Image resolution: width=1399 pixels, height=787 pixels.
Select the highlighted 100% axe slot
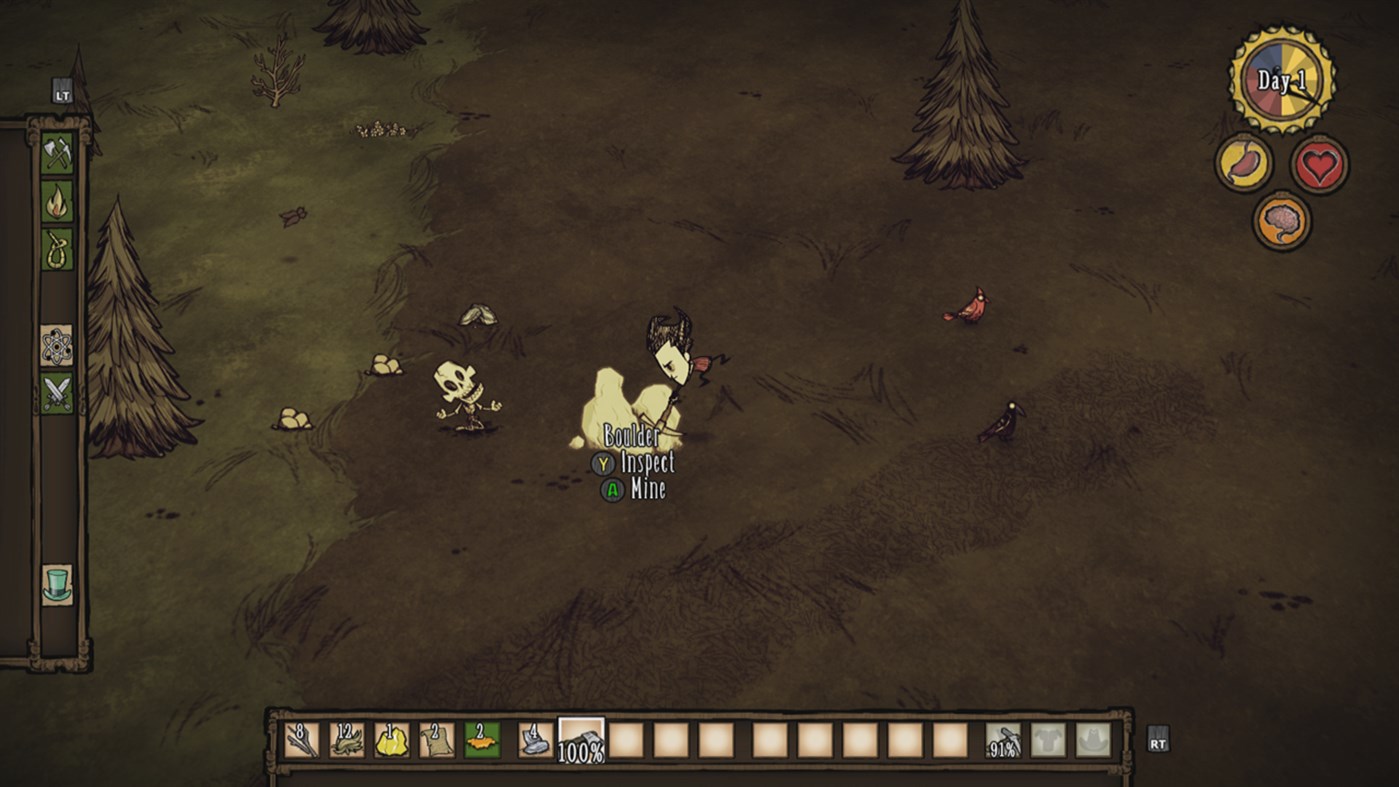click(x=581, y=740)
